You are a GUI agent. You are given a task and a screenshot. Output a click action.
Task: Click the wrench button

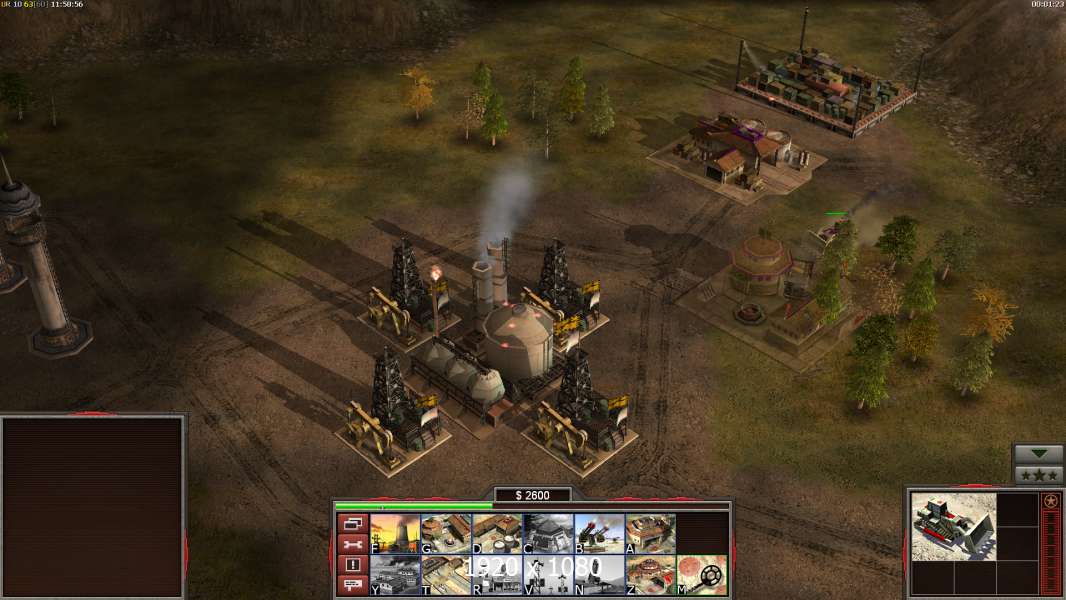coord(351,544)
